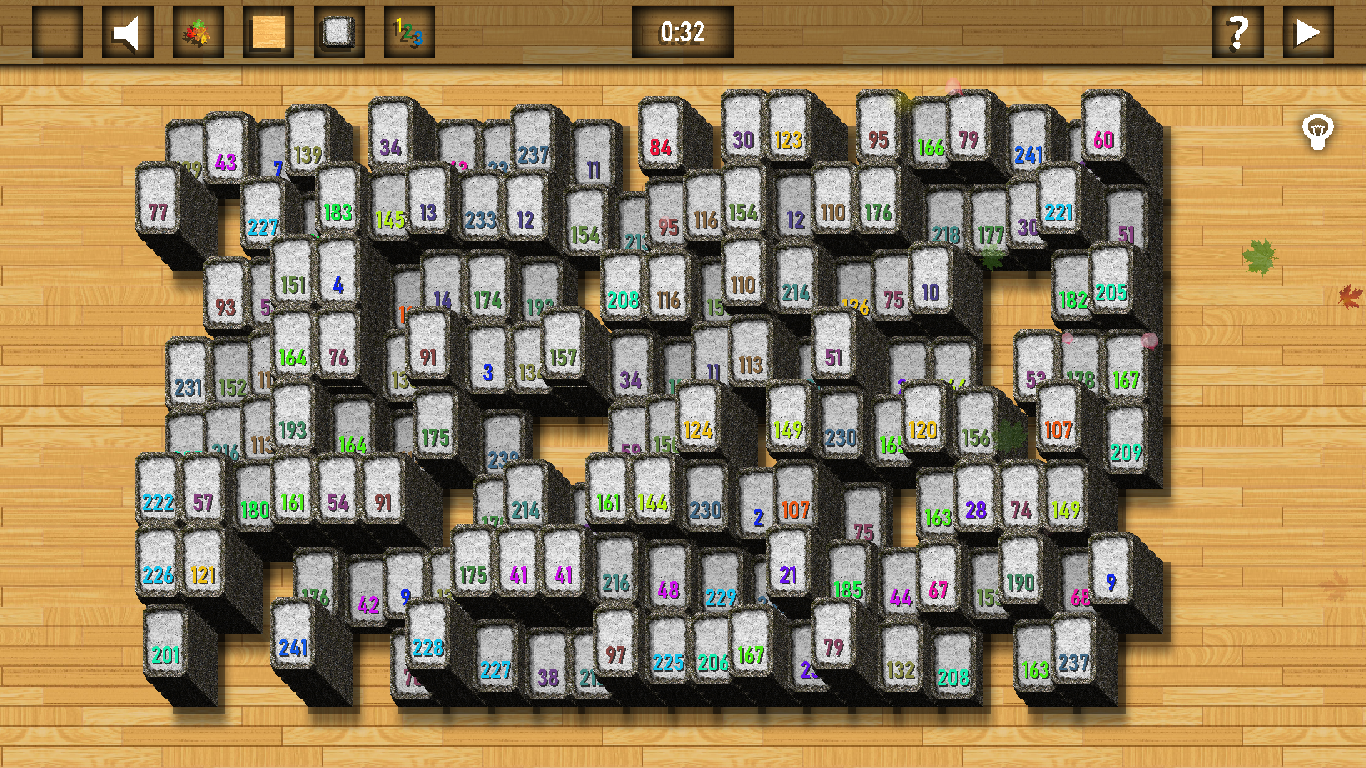This screenshot has height=768, width=1366.
Task: Open the autumn leaves effect option
Action: click(199, 31)
